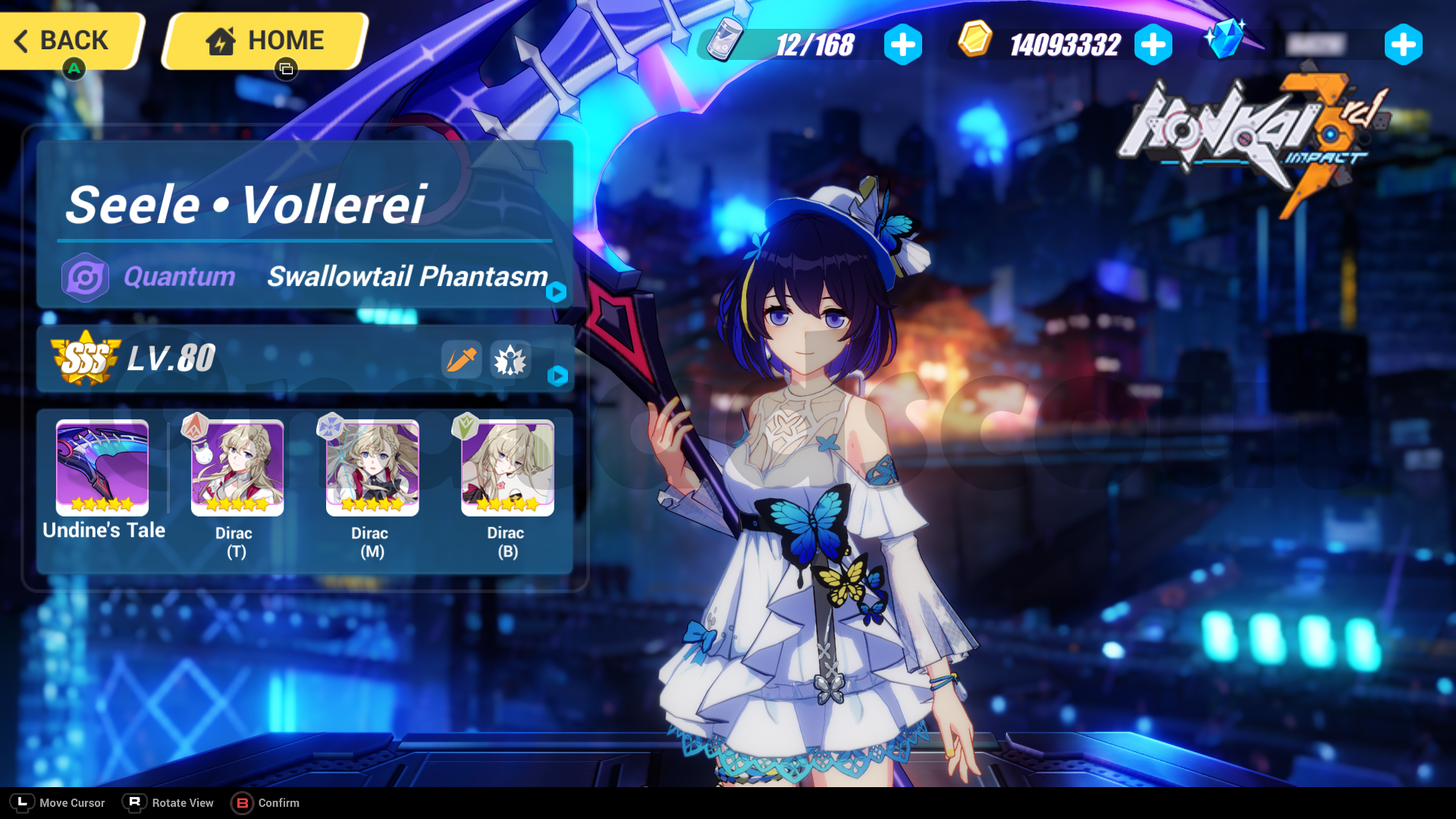Screen dimensions: 1456x819
Task: Click the Quantum type icon beside Seele's name
Action: coord(85,277)
